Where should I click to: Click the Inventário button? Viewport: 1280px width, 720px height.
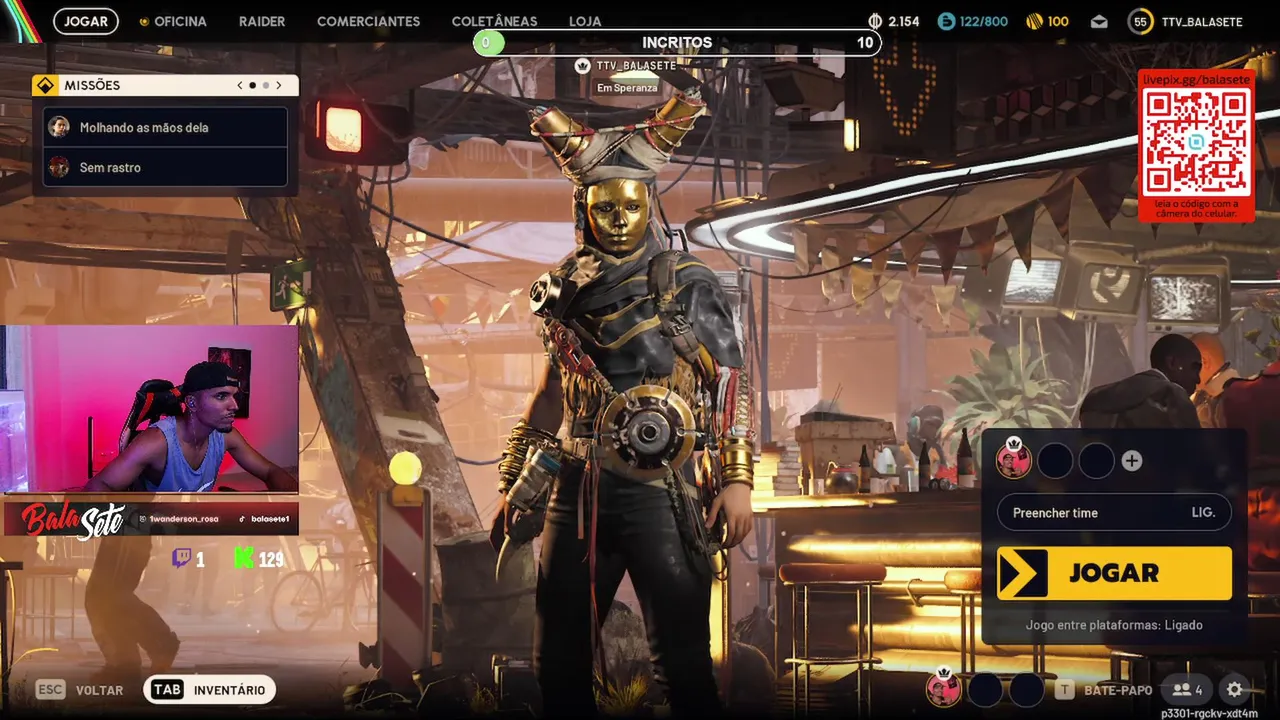tap(209, 690)
